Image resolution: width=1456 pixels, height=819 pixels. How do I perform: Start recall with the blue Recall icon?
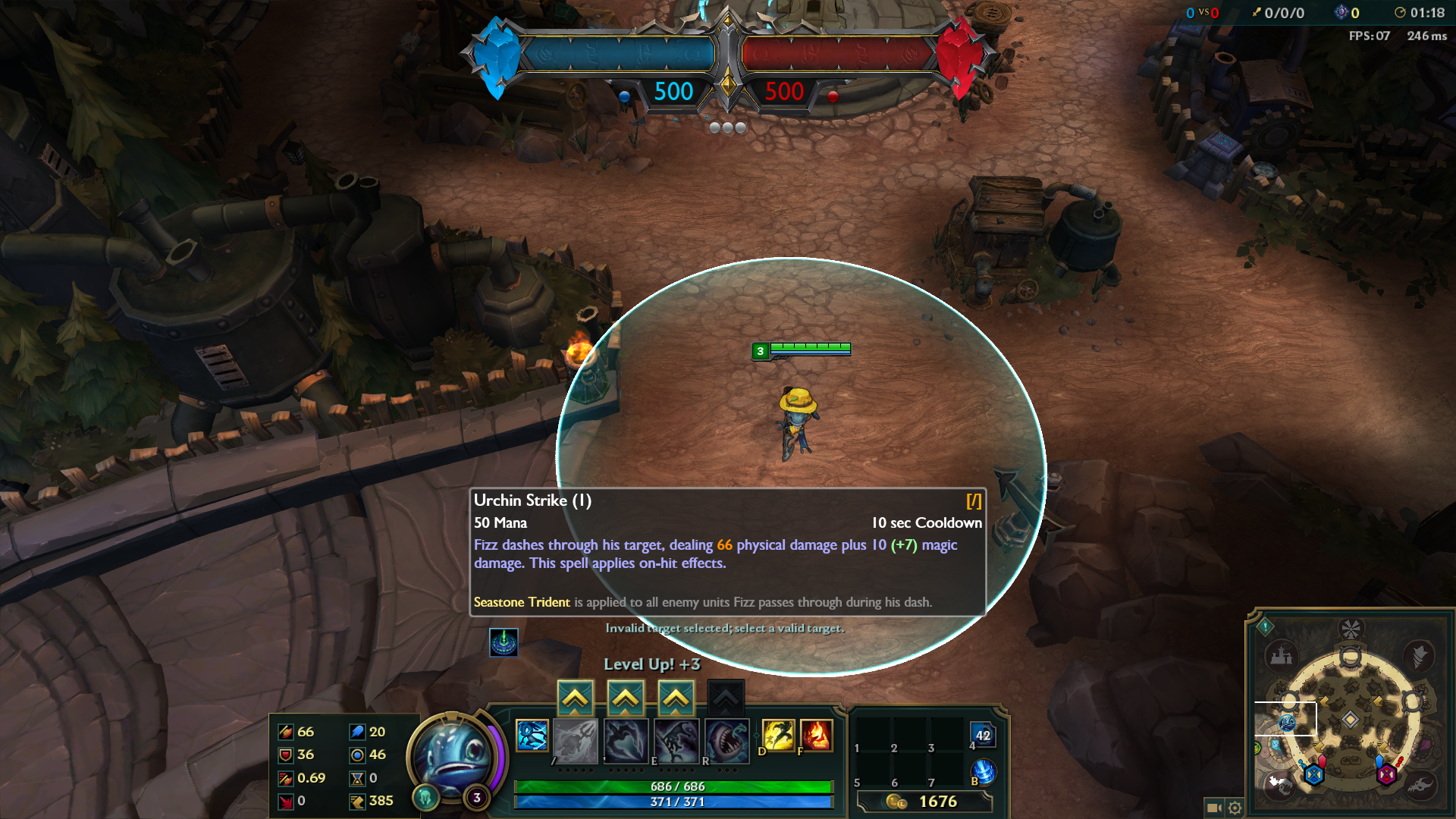984,772
